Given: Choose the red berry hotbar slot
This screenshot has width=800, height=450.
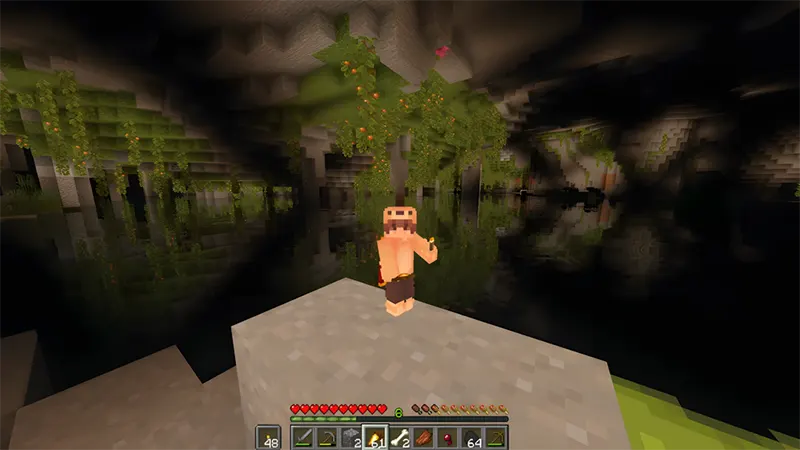Looking at the screenshot, I should [447, 436].
